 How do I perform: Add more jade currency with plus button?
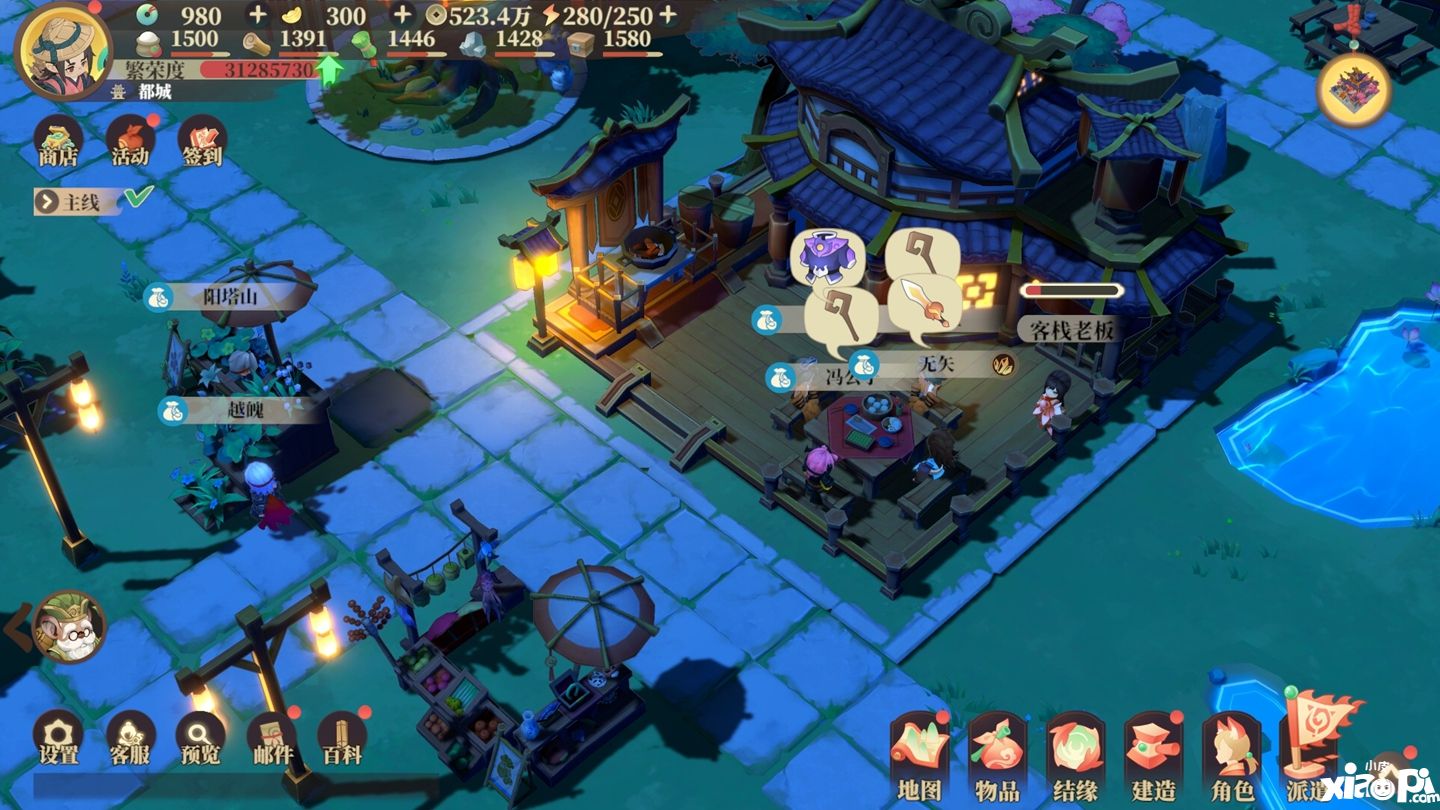(257, 15)
